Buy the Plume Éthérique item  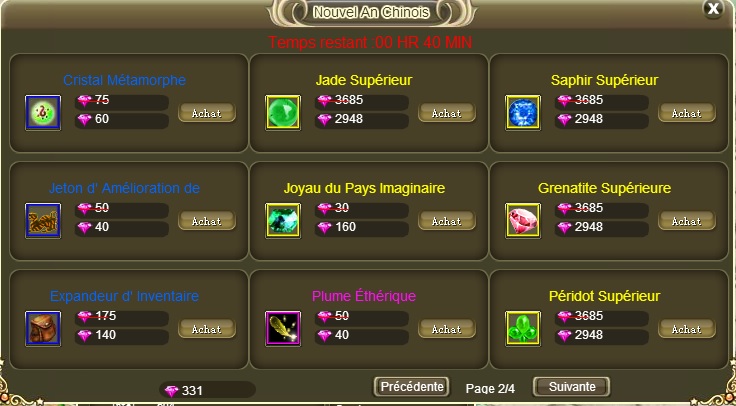point(446,329)
